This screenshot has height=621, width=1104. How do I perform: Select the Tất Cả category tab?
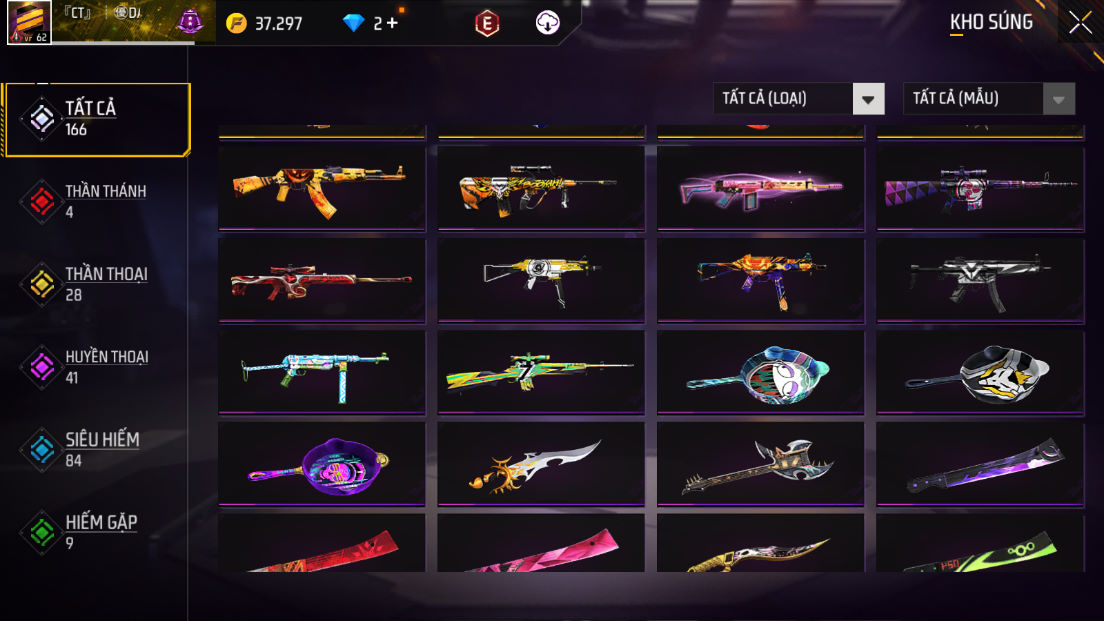click(96, 119)
